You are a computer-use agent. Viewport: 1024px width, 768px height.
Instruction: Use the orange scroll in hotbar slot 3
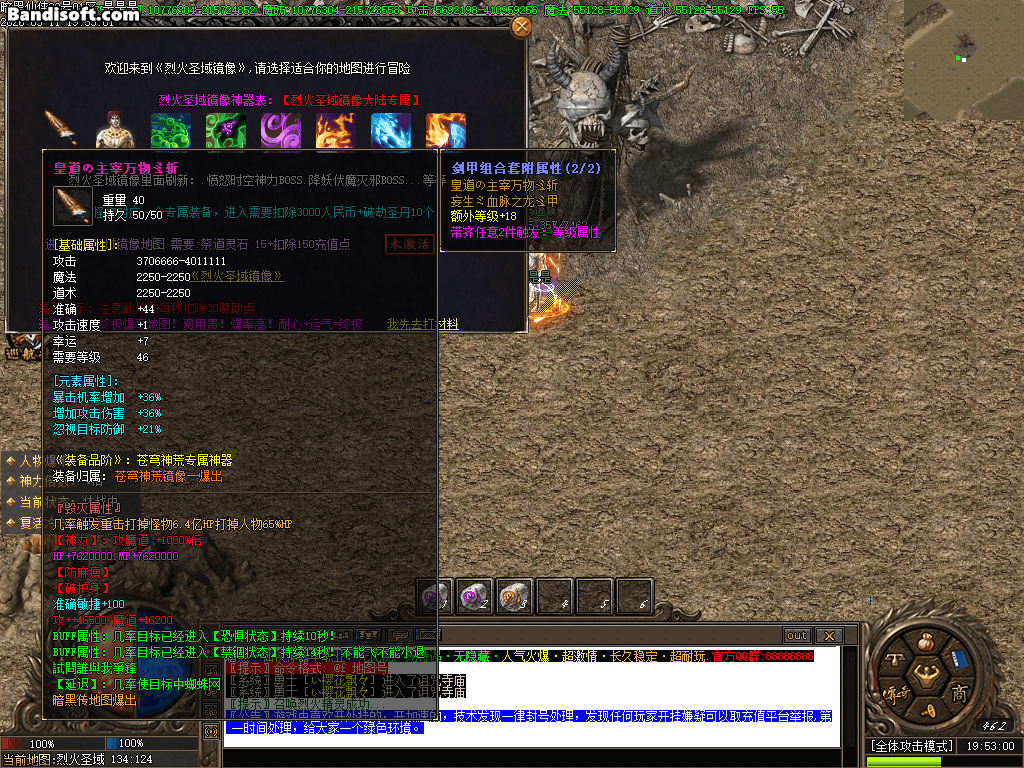(514, 597)
